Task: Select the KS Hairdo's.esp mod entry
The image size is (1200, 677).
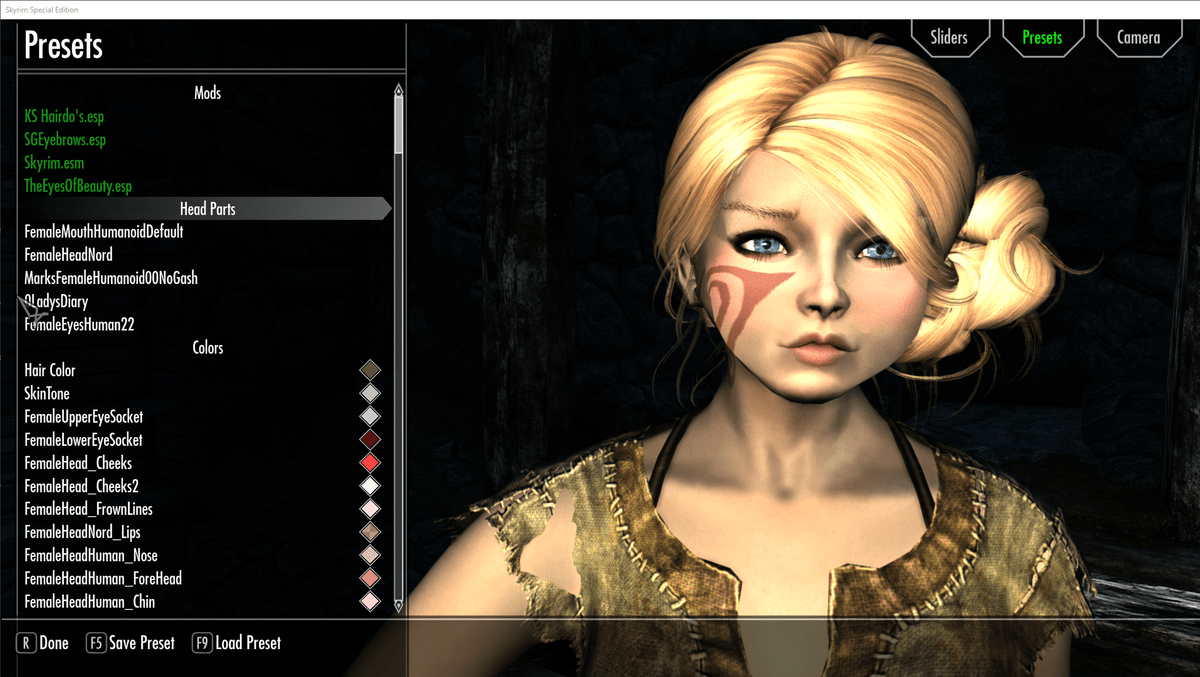Action: [64, 117]
